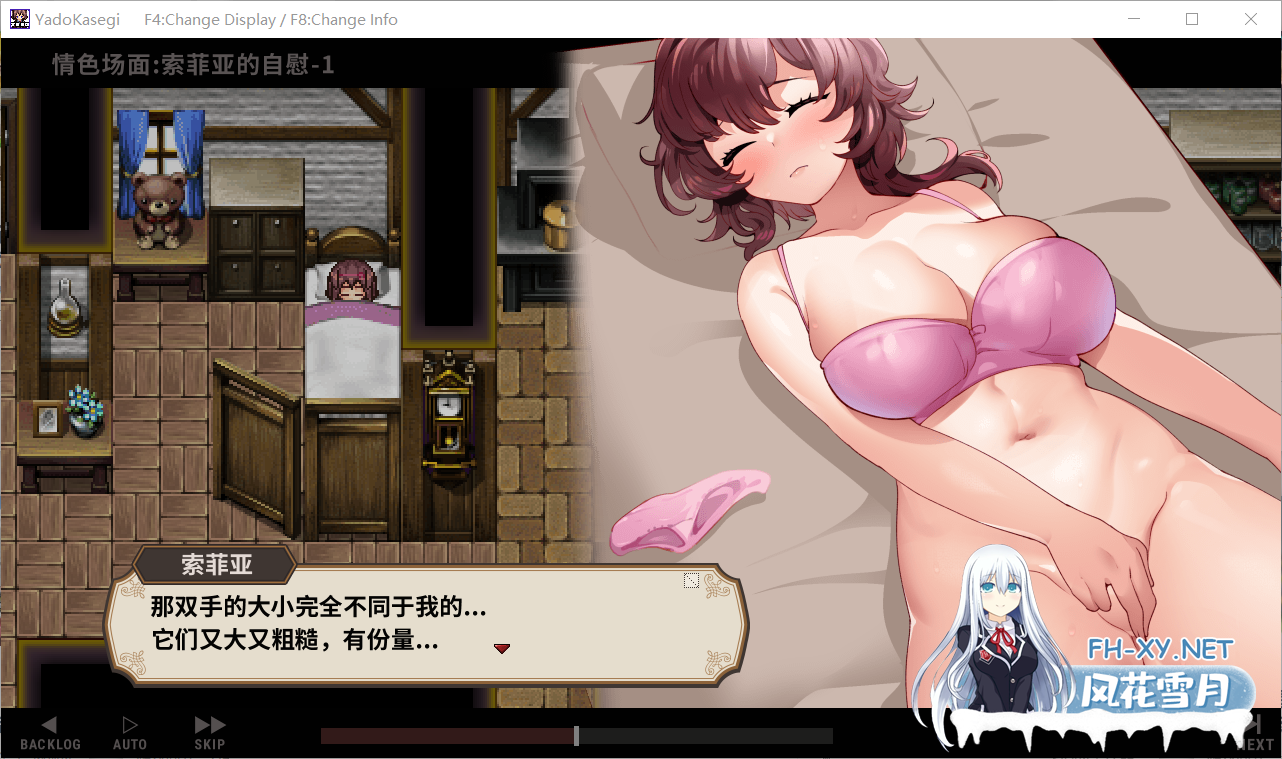Image resolution: width=1282 pixels, height=759 pixels.
Task: Click the red advance arrow inside the dialogue box
Action: [502, 648]
